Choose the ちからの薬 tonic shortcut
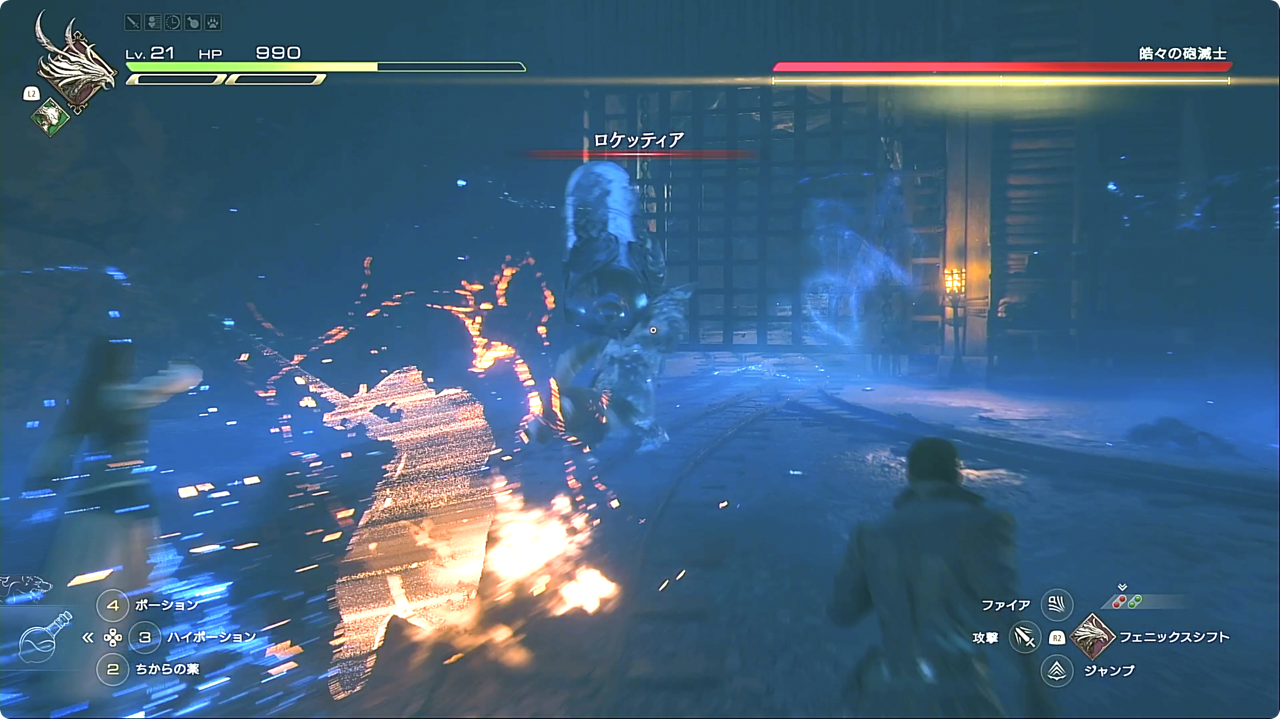 113,669
